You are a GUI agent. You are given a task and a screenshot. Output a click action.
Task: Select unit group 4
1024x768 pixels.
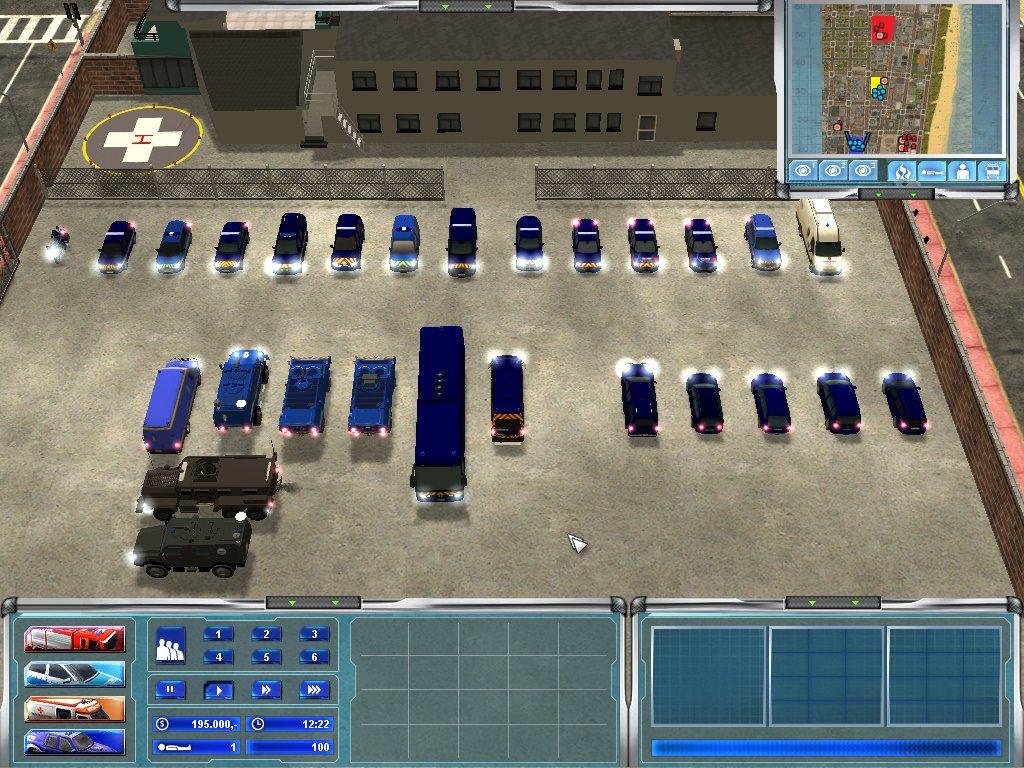(219, 657)
